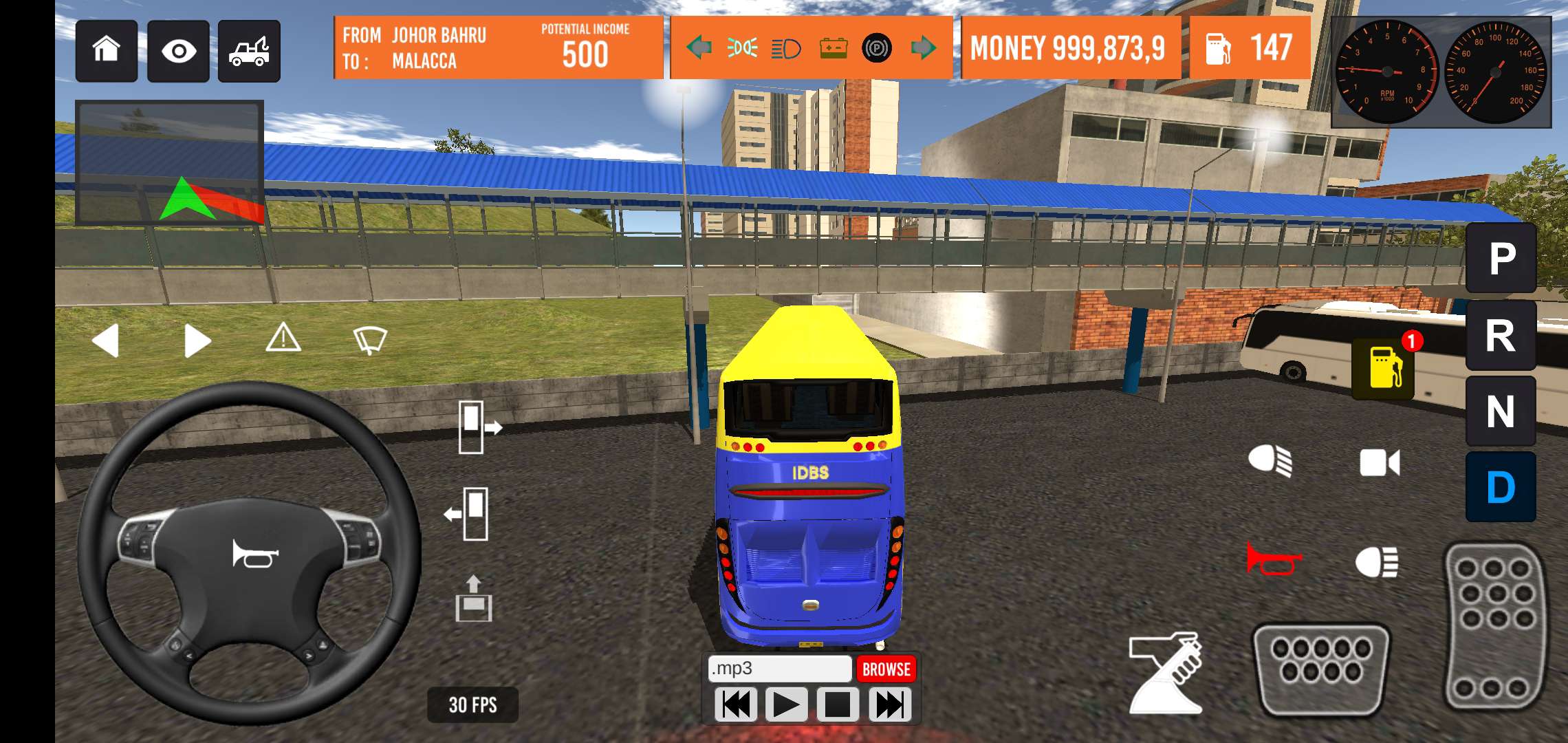This screenshot has height=743, width=1568.
Task: Click the battery icon on top bar
Action: point(834,48)
